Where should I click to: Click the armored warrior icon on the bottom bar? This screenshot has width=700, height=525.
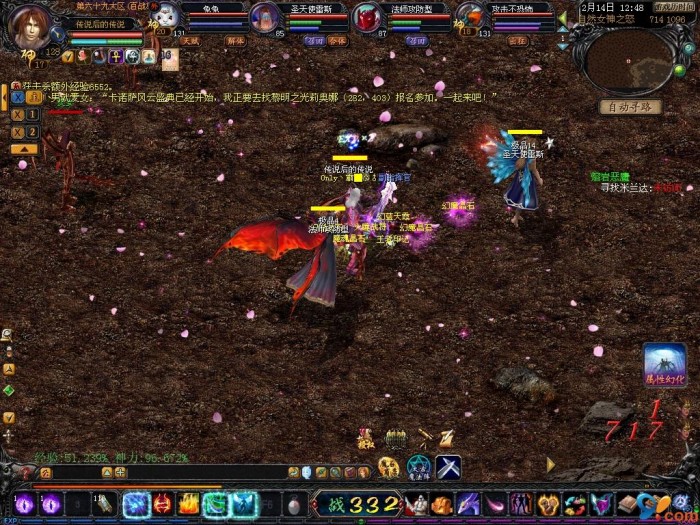[x=417, y=504]
